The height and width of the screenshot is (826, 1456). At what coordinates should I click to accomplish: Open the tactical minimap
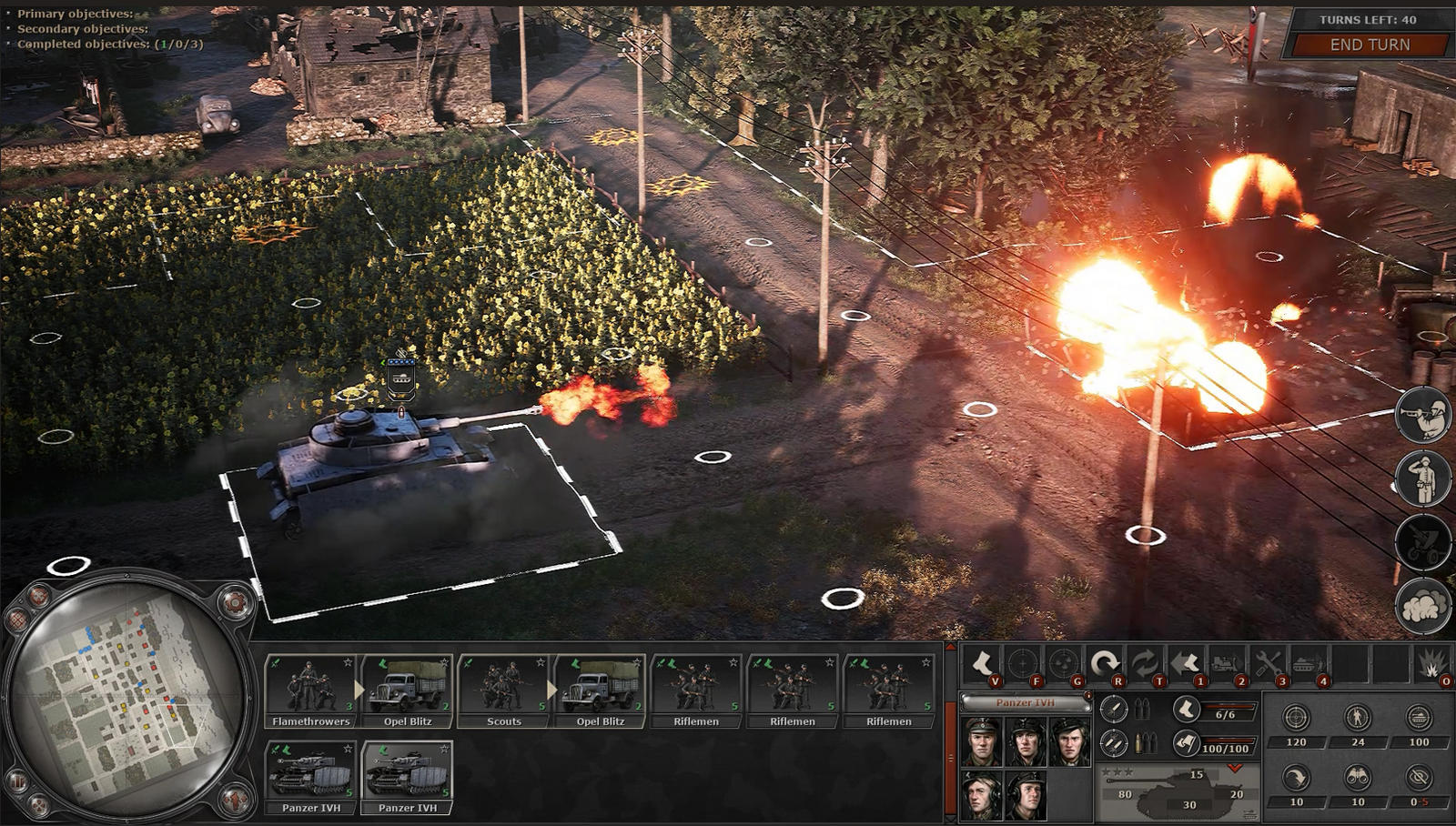tap(127, 699)
